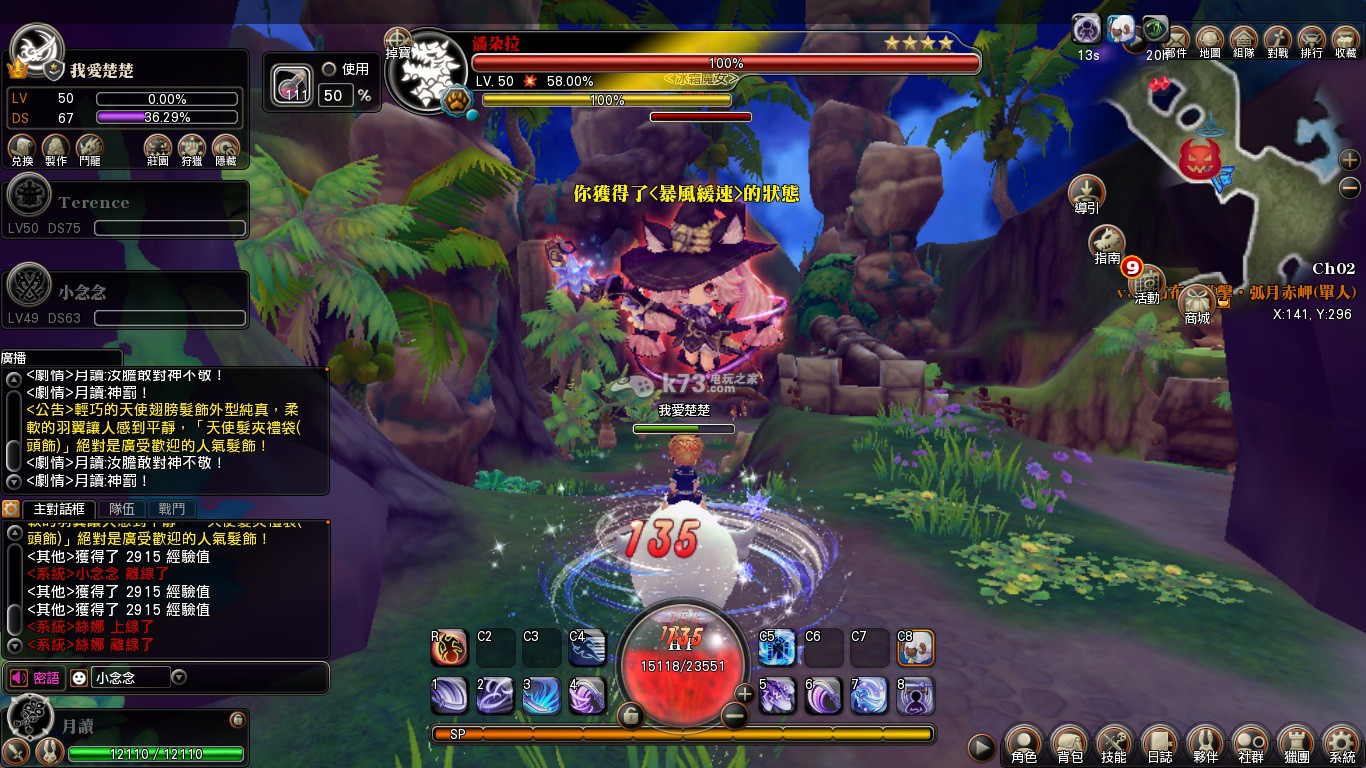Open the 排行 ranking trophy icon
1366x768 pixels.
1311,40
